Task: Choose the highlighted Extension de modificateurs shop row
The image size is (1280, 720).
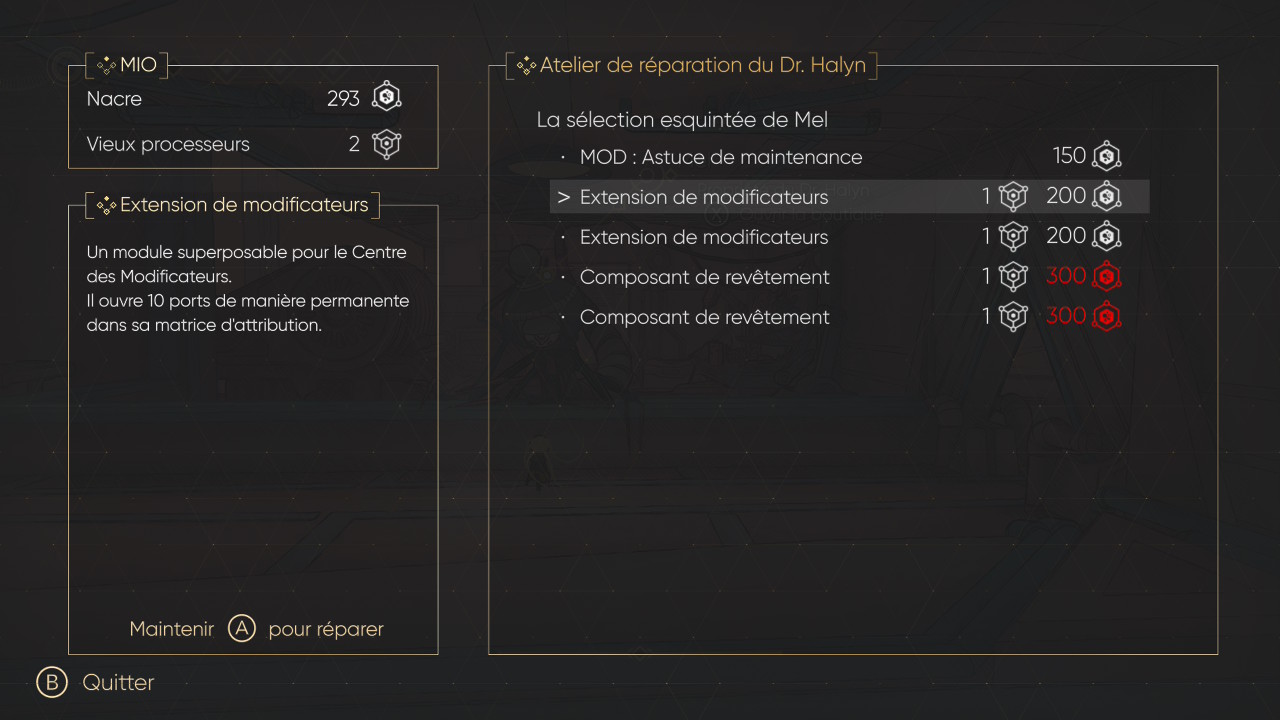Action: pos(704,197)
